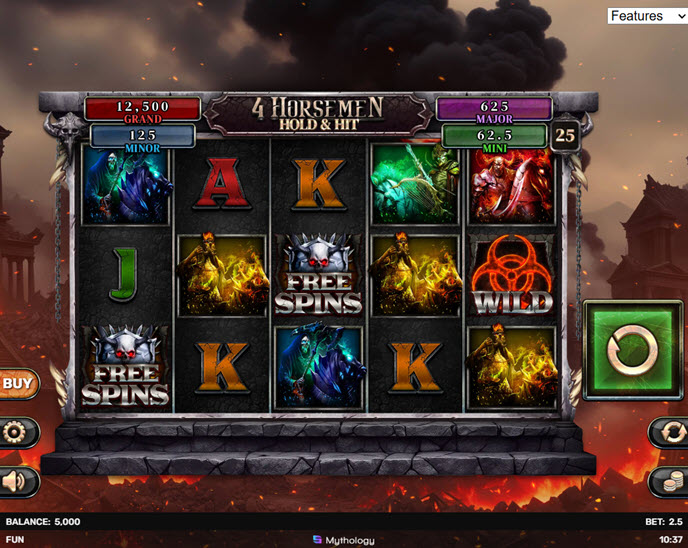Open the gear settings menu
Viewport: 688px width, 548px height.
tap(18, 433)
